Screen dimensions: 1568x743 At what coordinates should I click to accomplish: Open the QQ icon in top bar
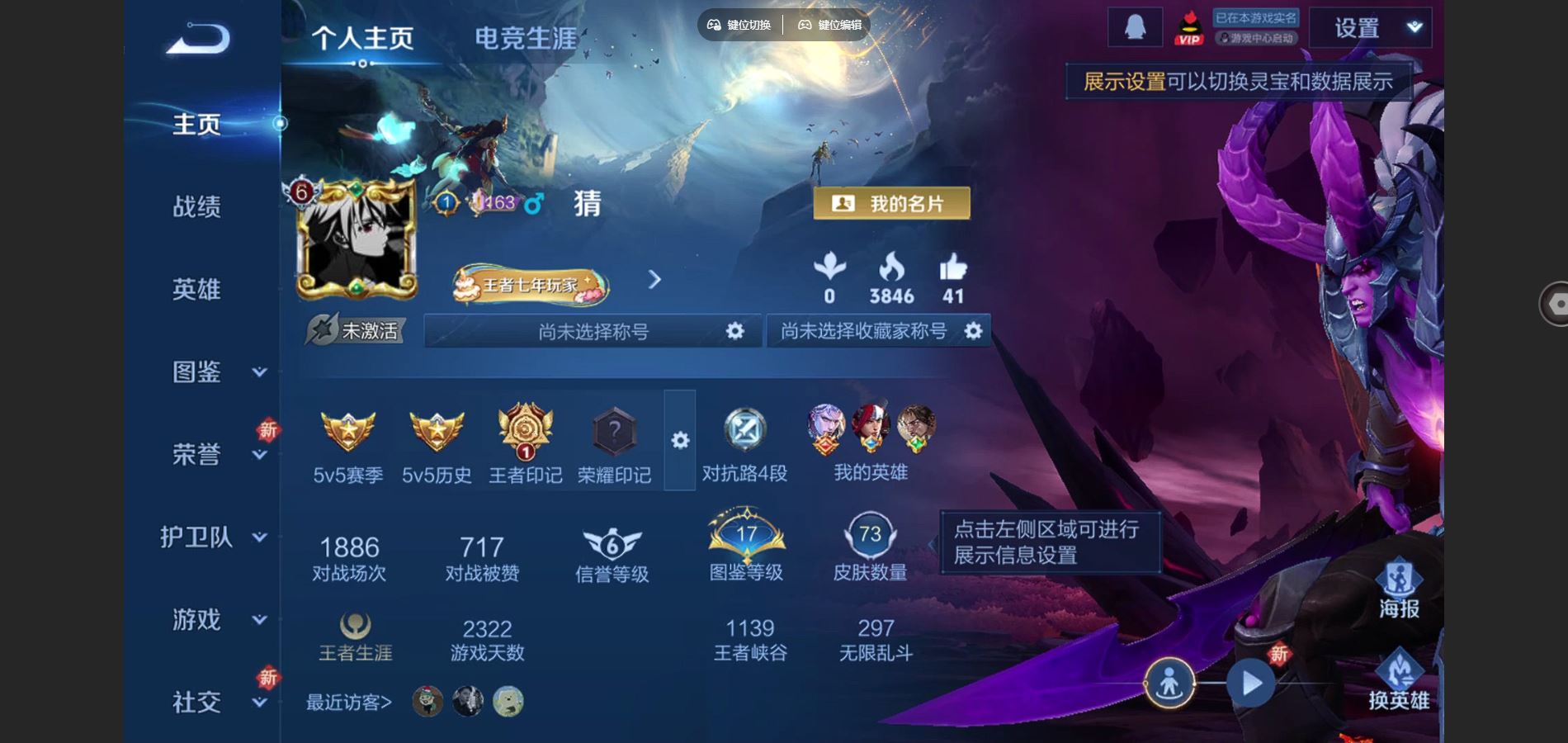1134,26
